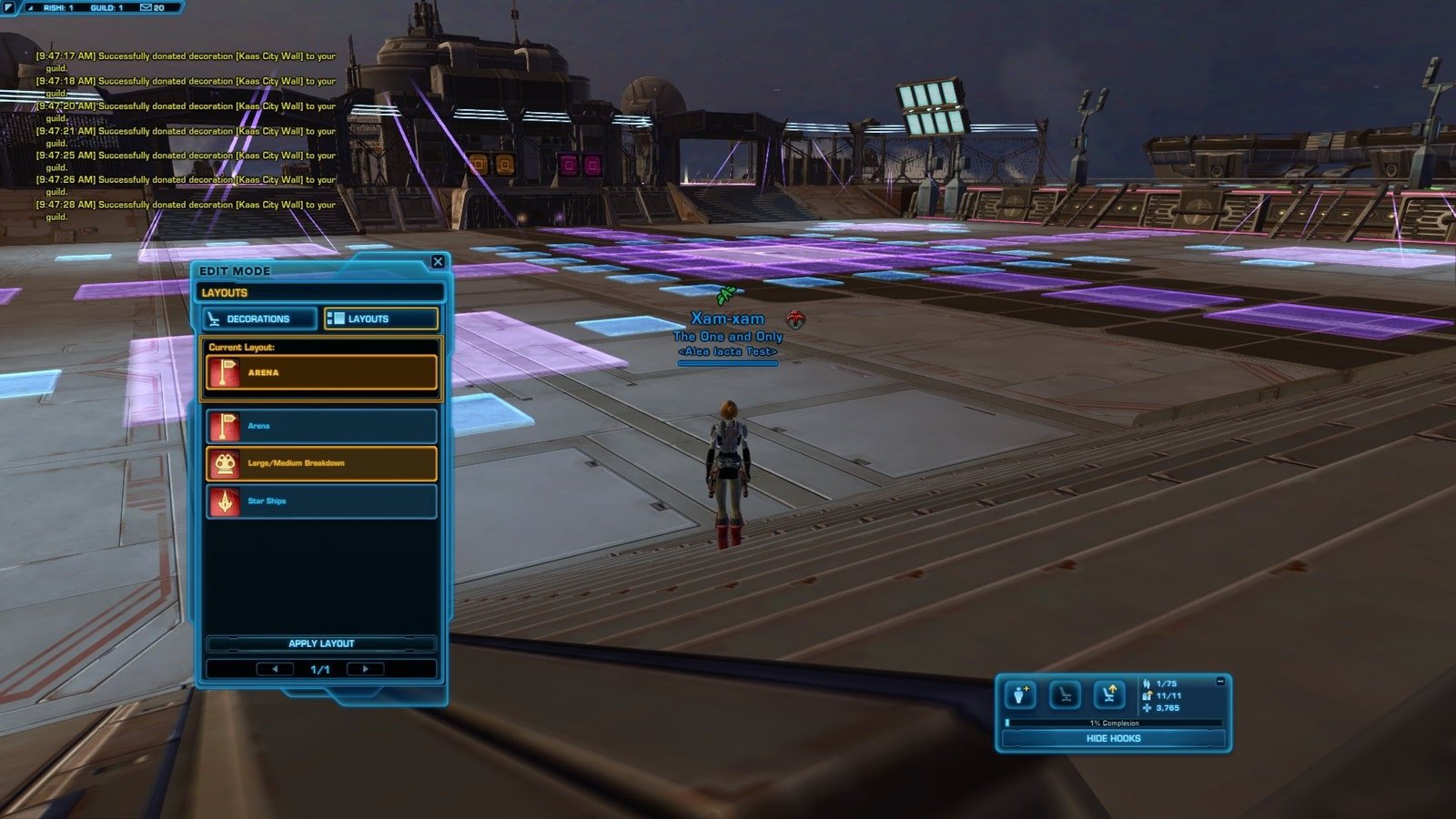Screen dimensions: 1456x819
Task: Minimize the stronghold status panel
Action: [1220, 681]
